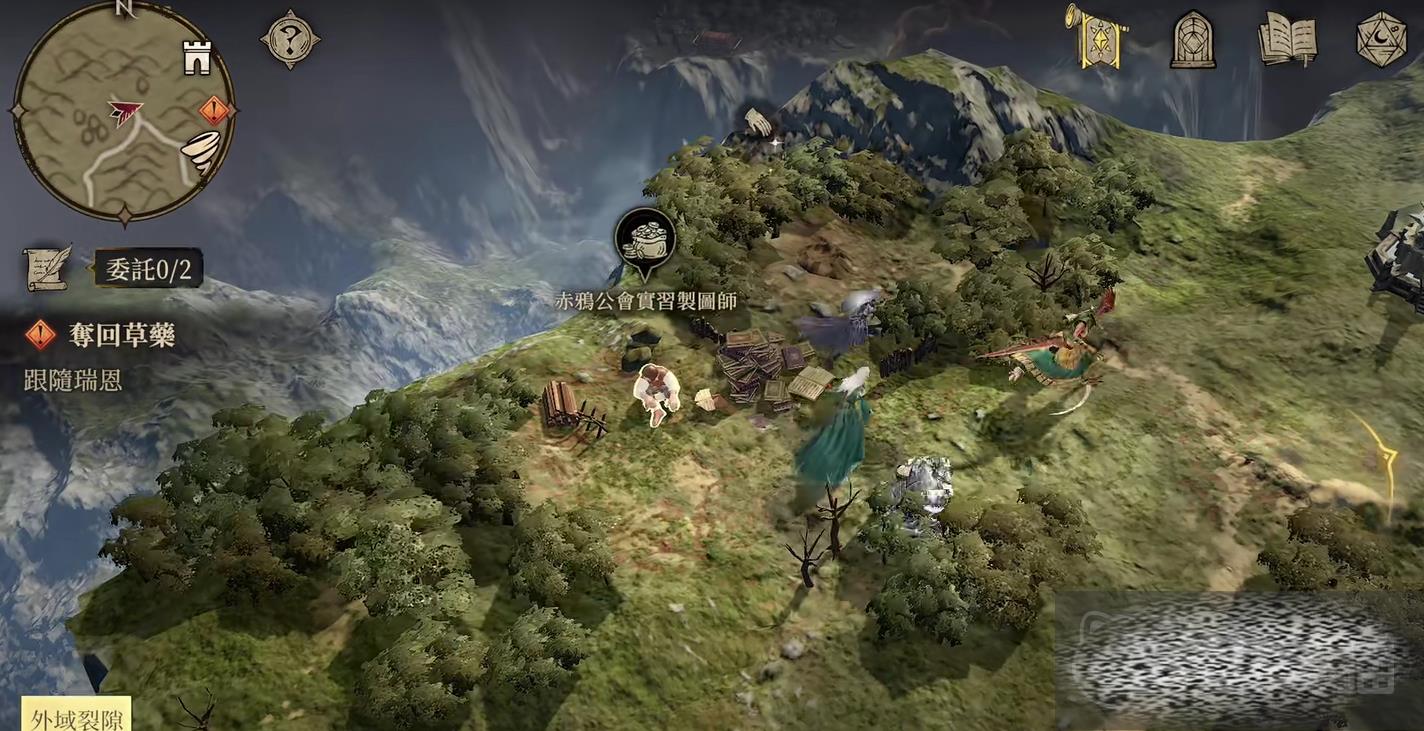Click the 外域裂隙 location label
1424x731 pixels.
76,717
